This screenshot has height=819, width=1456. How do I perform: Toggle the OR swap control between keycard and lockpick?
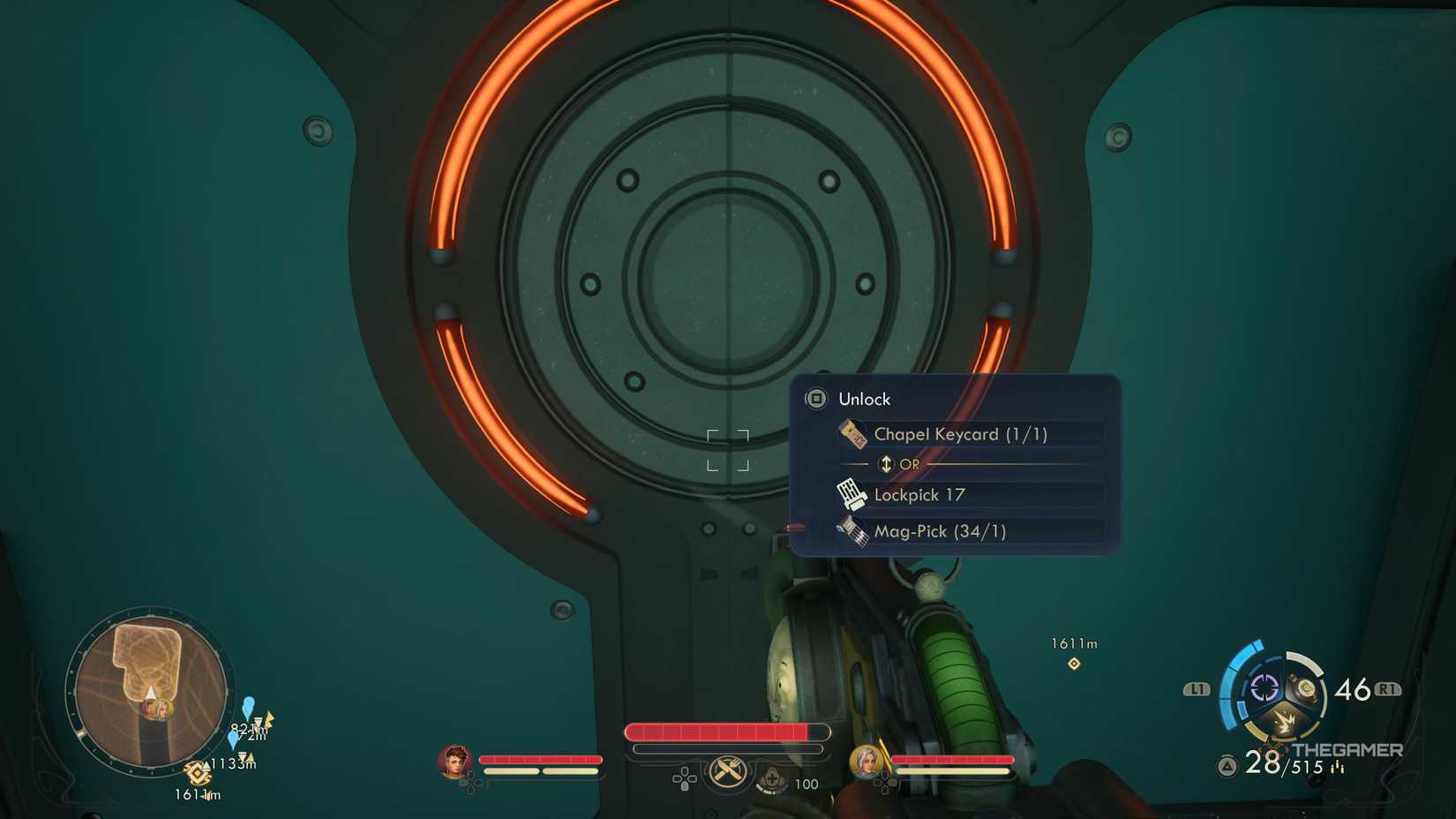(885, 463)
